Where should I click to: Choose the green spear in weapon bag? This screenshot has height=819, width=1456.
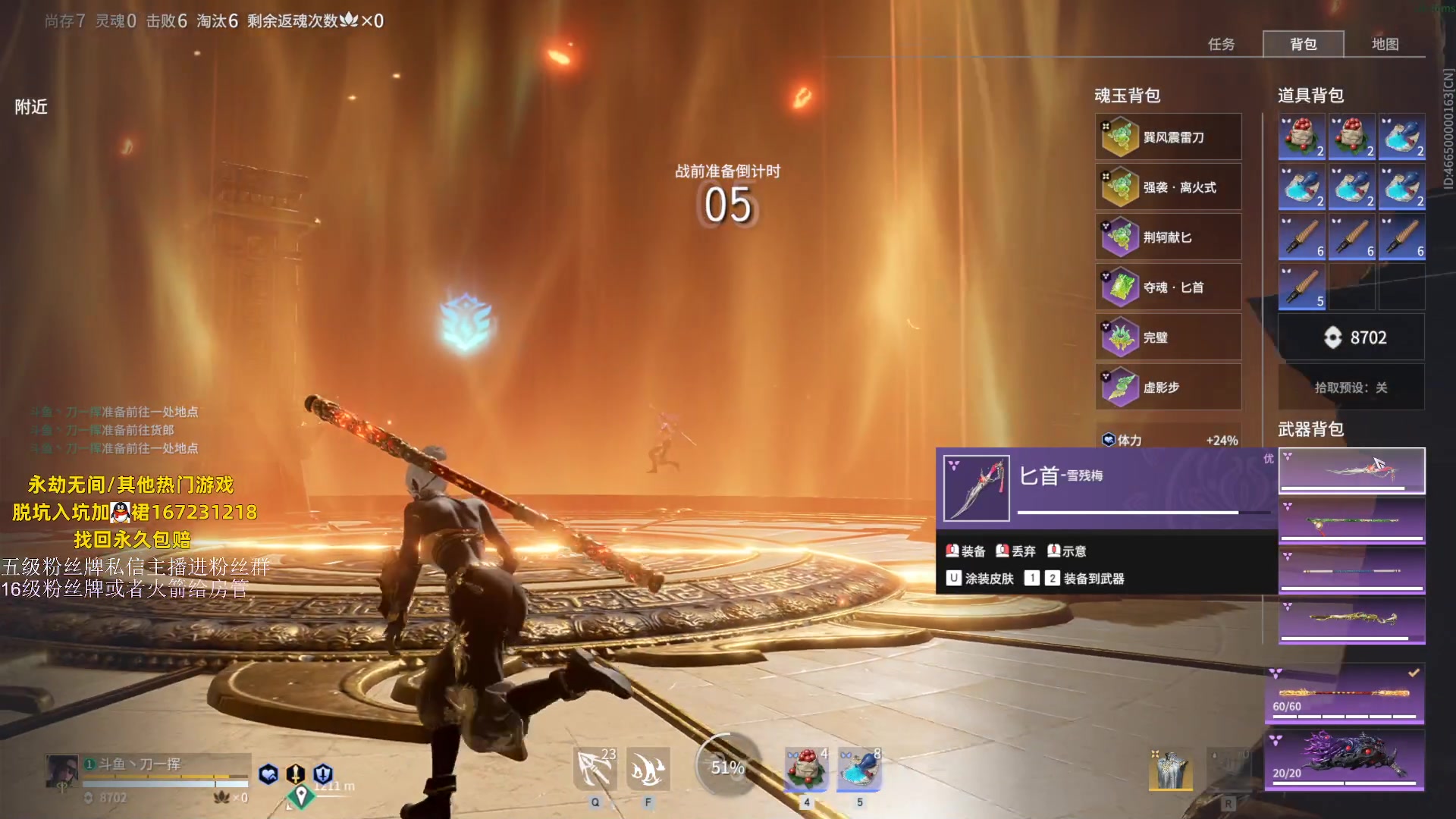1351,521
